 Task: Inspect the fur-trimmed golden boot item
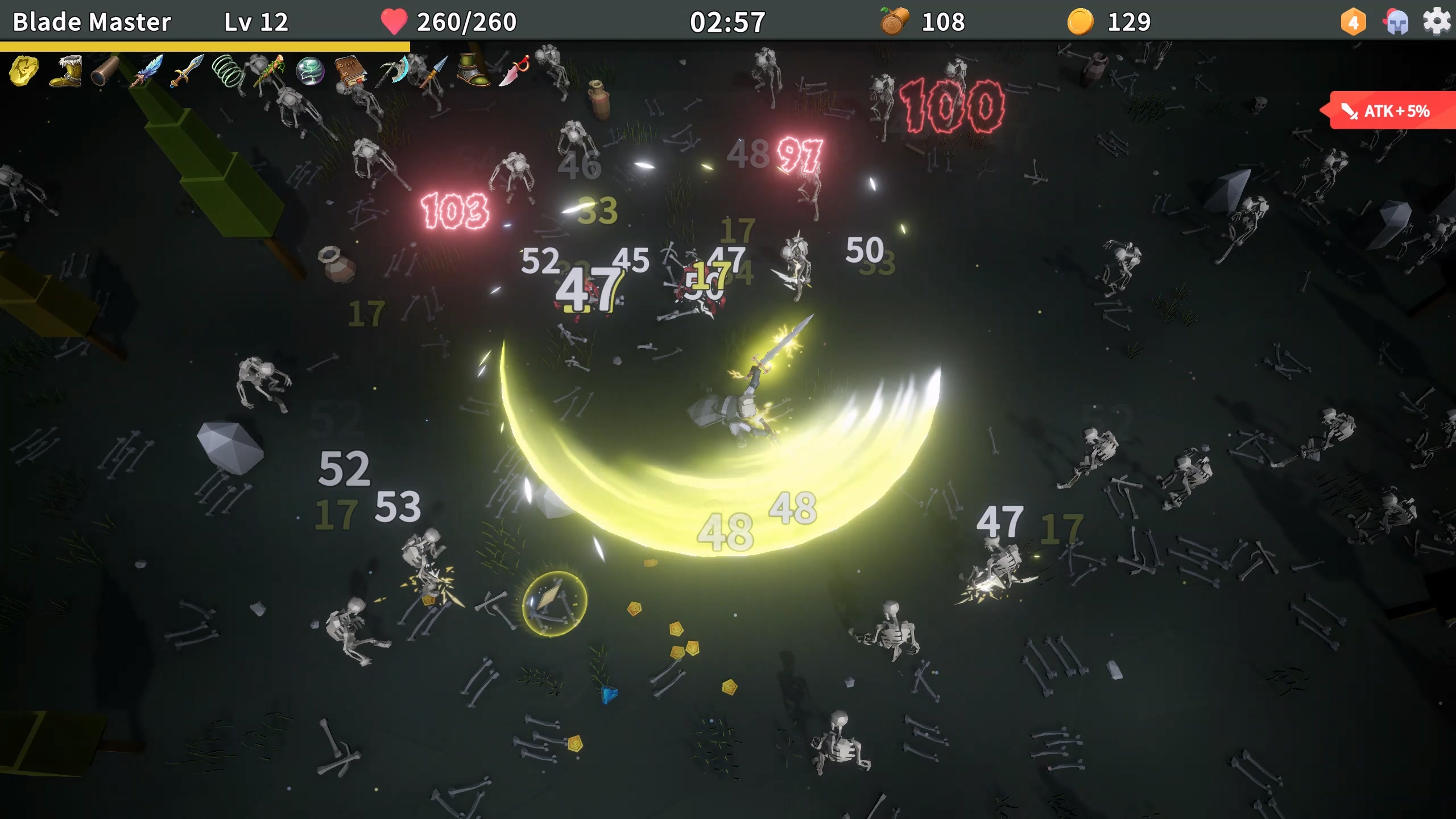(x=65, y=71)
